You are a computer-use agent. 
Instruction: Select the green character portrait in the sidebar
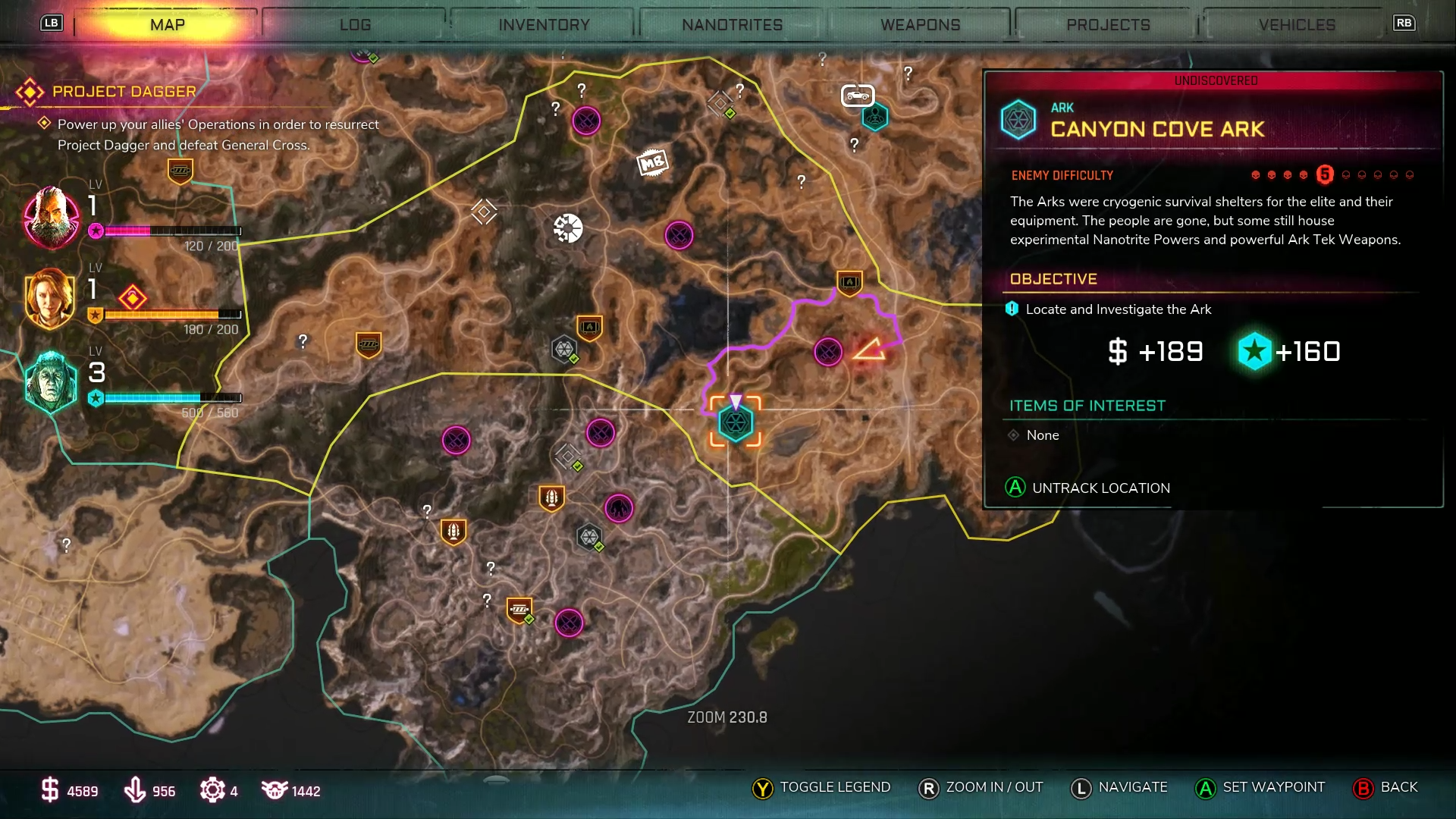[x=50, y=383]
